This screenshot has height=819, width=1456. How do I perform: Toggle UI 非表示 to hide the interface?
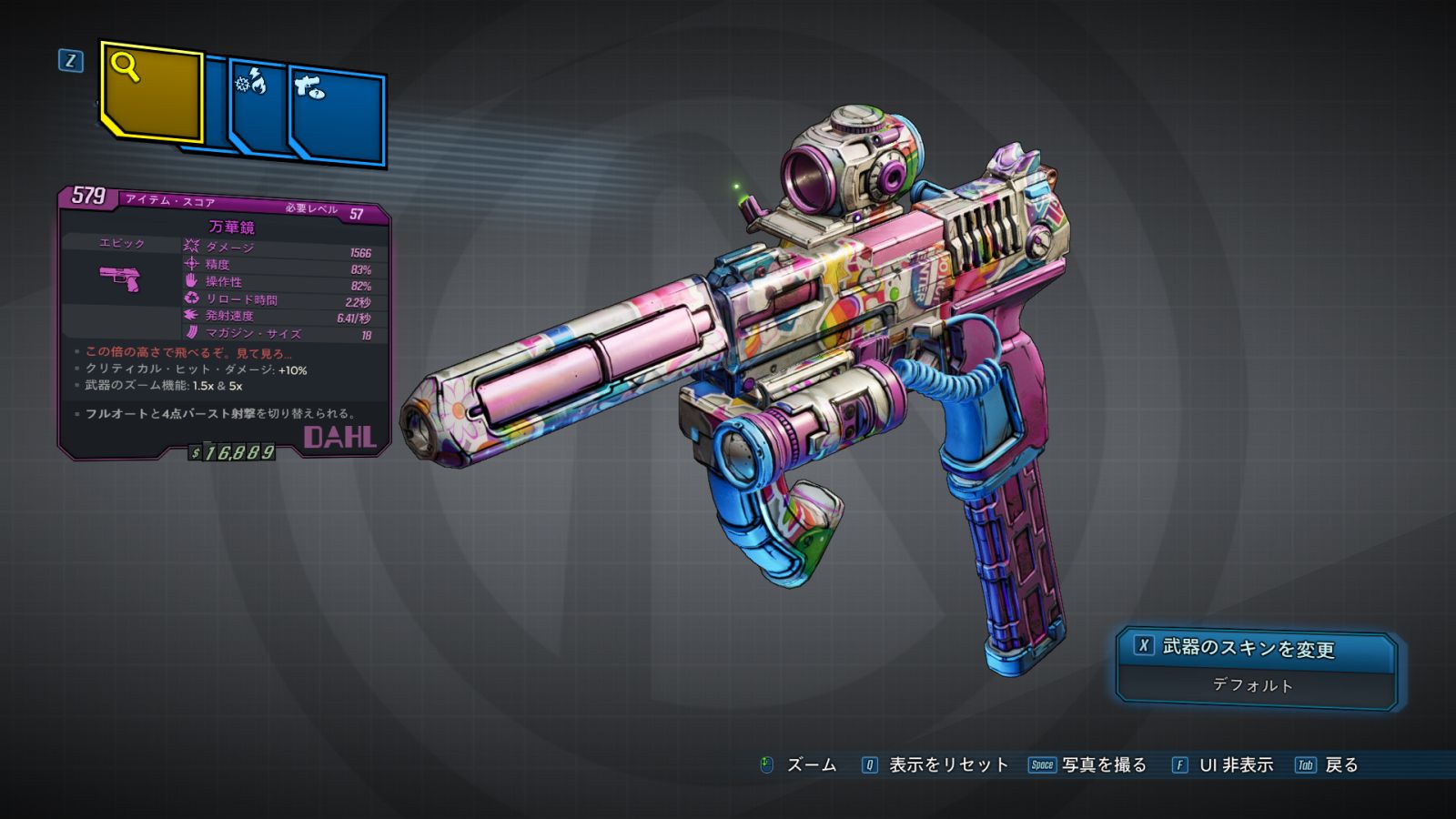coord(1235,765)
